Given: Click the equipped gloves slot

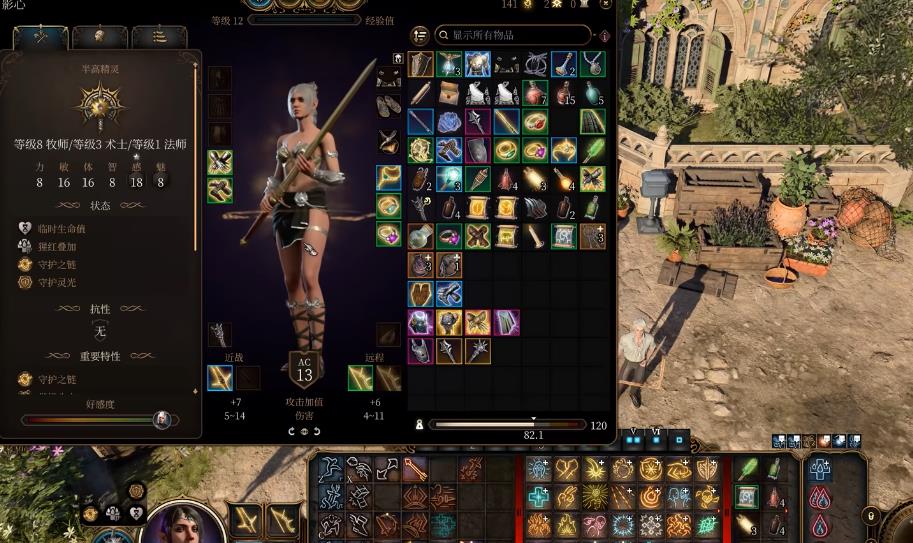Looking at the screenshot, I should 389,79.
